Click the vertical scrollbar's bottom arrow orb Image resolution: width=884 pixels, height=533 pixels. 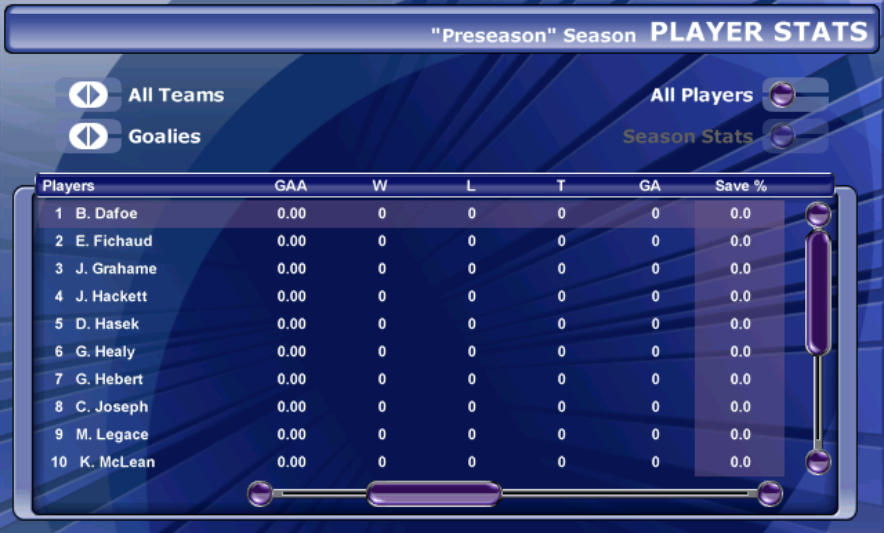click(x=818, y=461)
